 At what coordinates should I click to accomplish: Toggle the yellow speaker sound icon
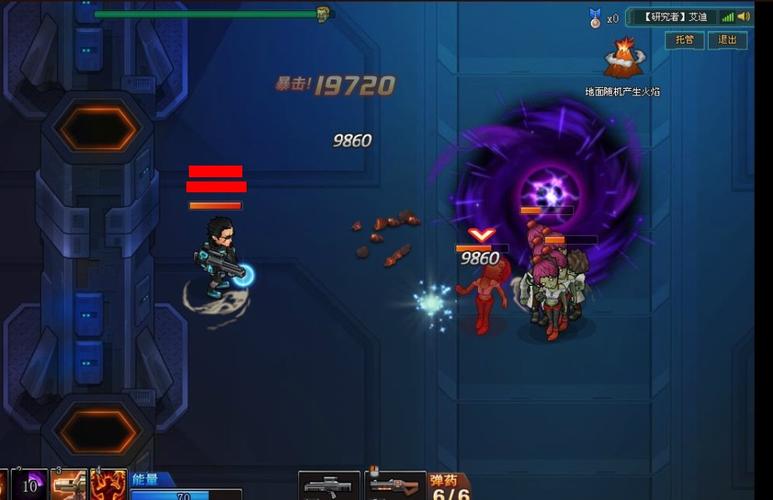[x=746, y=17]
